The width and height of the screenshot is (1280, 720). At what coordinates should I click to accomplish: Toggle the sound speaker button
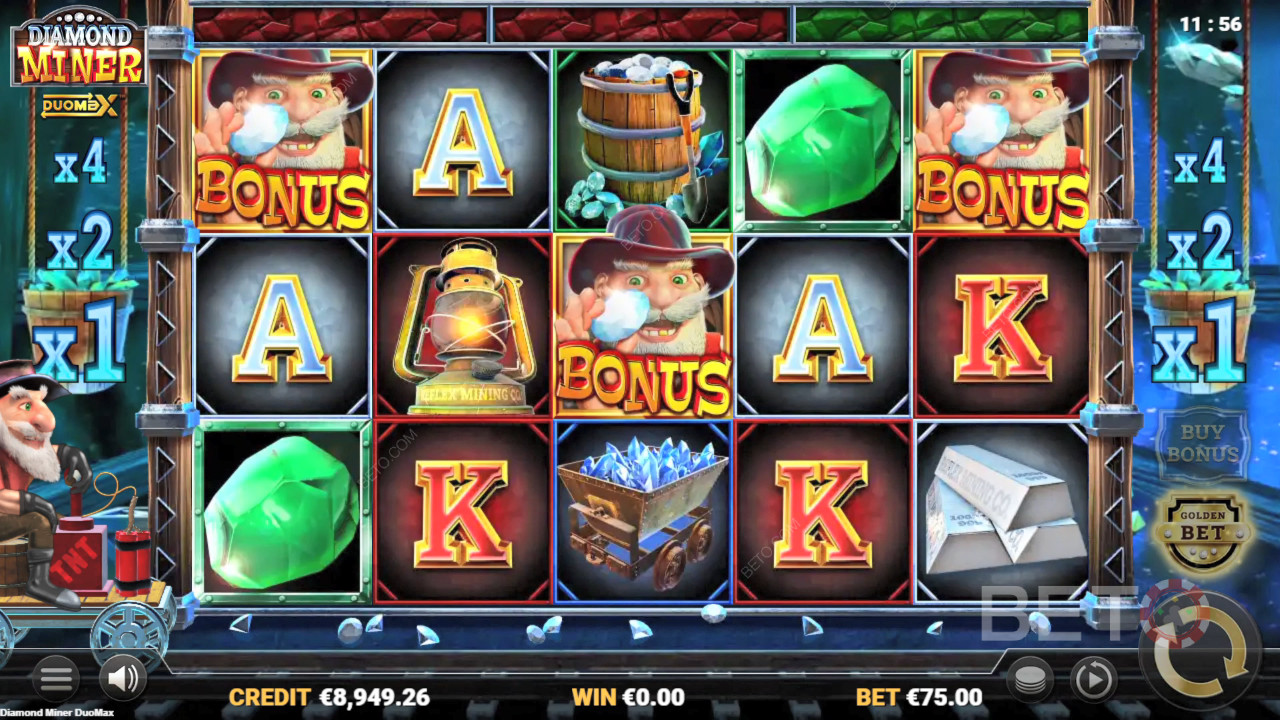[123, 679]
